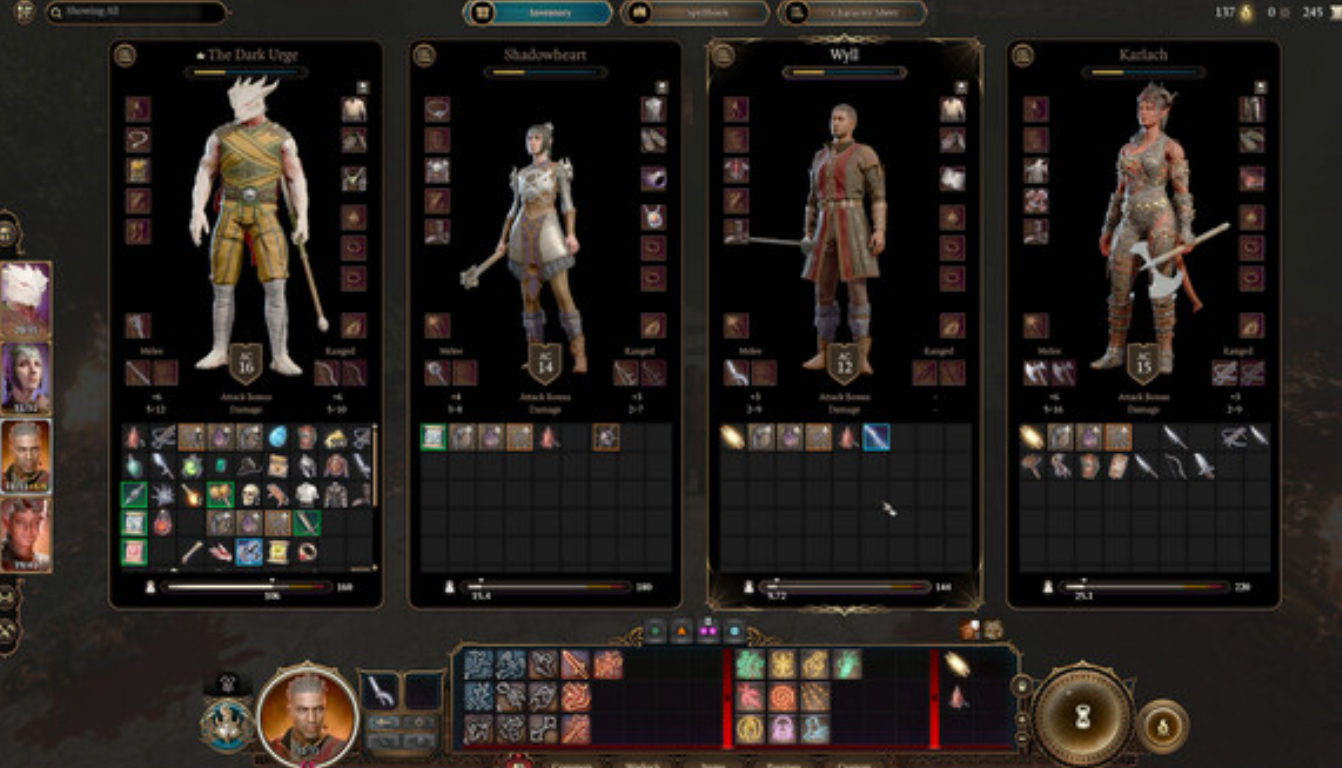Screen dimensions: 1342x768
Task: Select the skull item in Dark Urge's inventory
Action: click(249, 494)
